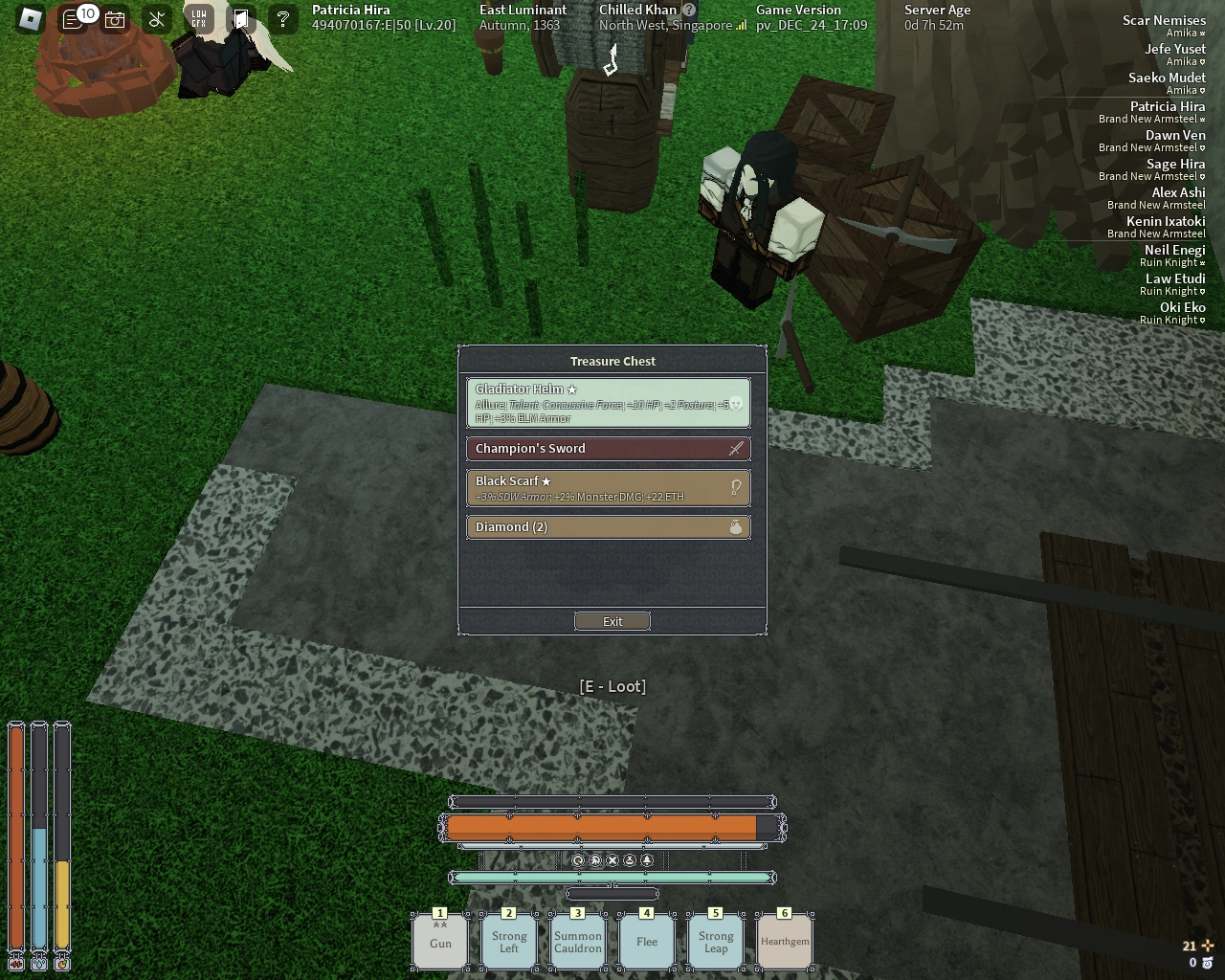This screenshot has height=980, width=1225.
Task: Select the potion flask icon in the status row
Action: [x=629, y=859]
